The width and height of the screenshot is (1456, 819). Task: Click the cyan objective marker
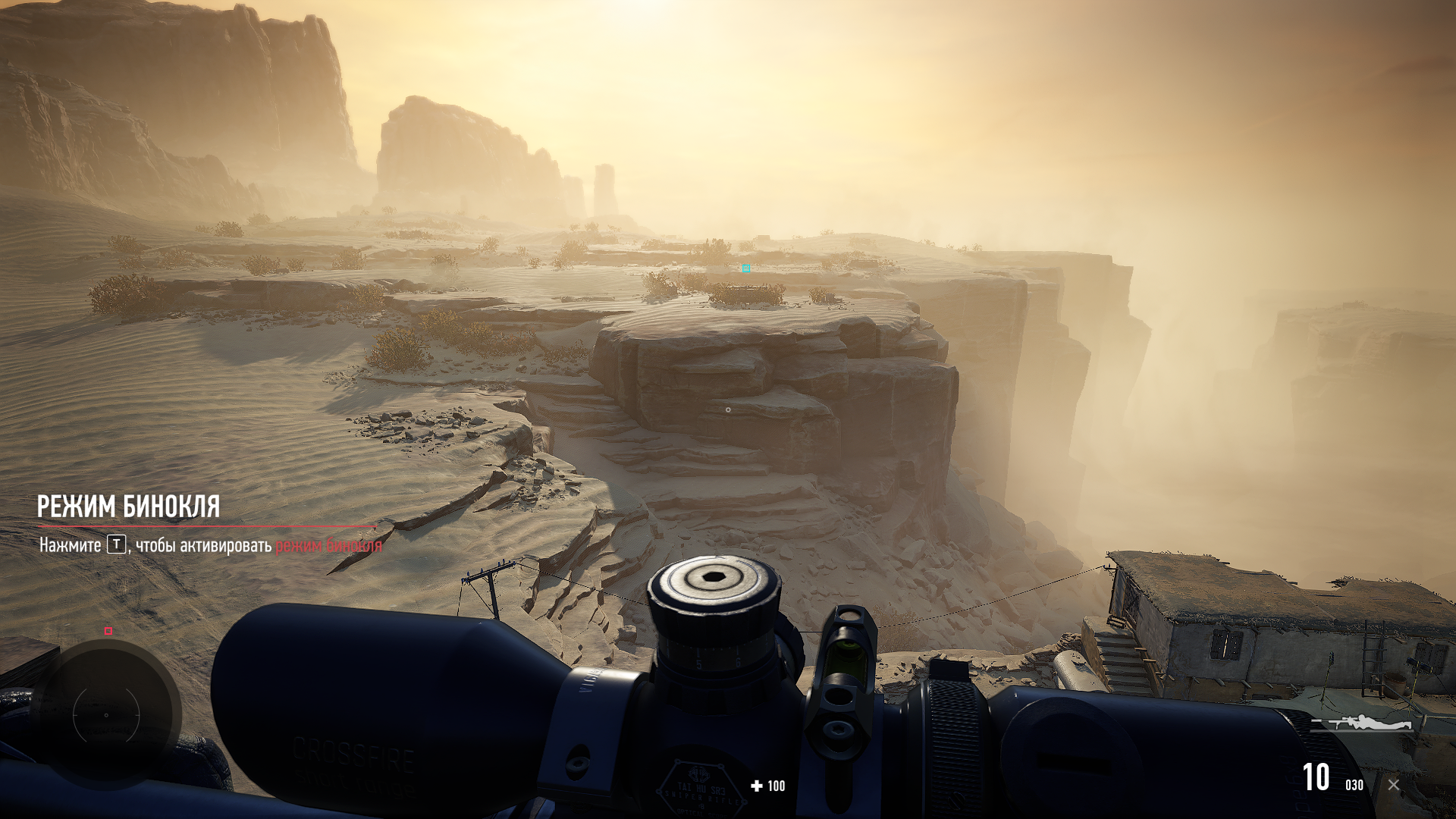747,269
